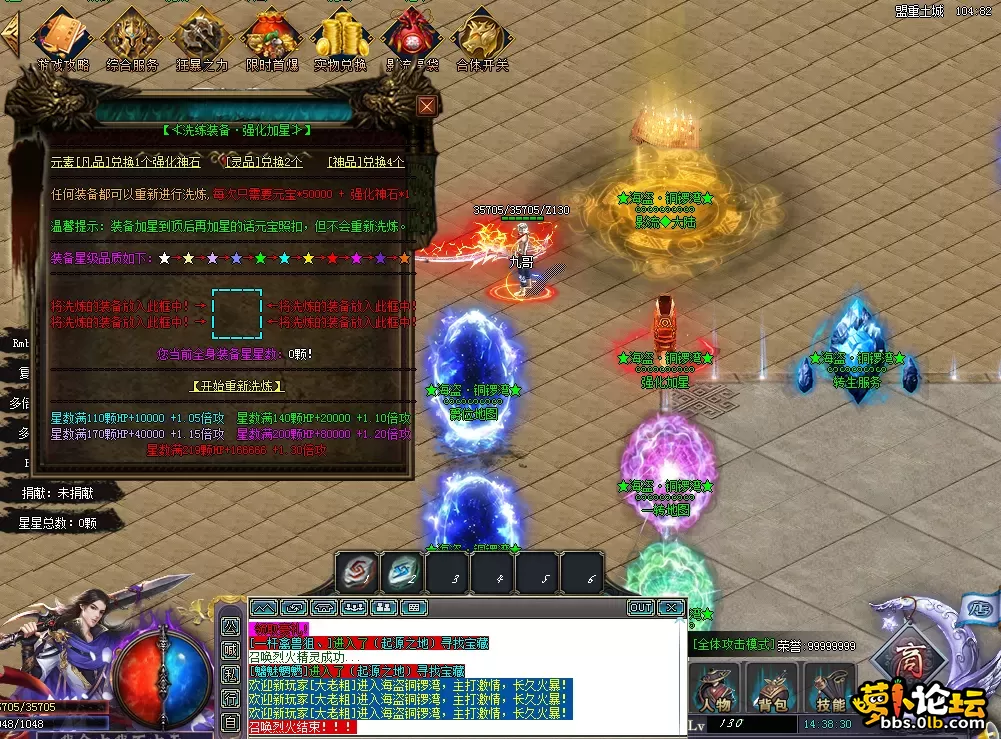
Task: Close the 洗练装备 refining window
Action: coord(427,106)
